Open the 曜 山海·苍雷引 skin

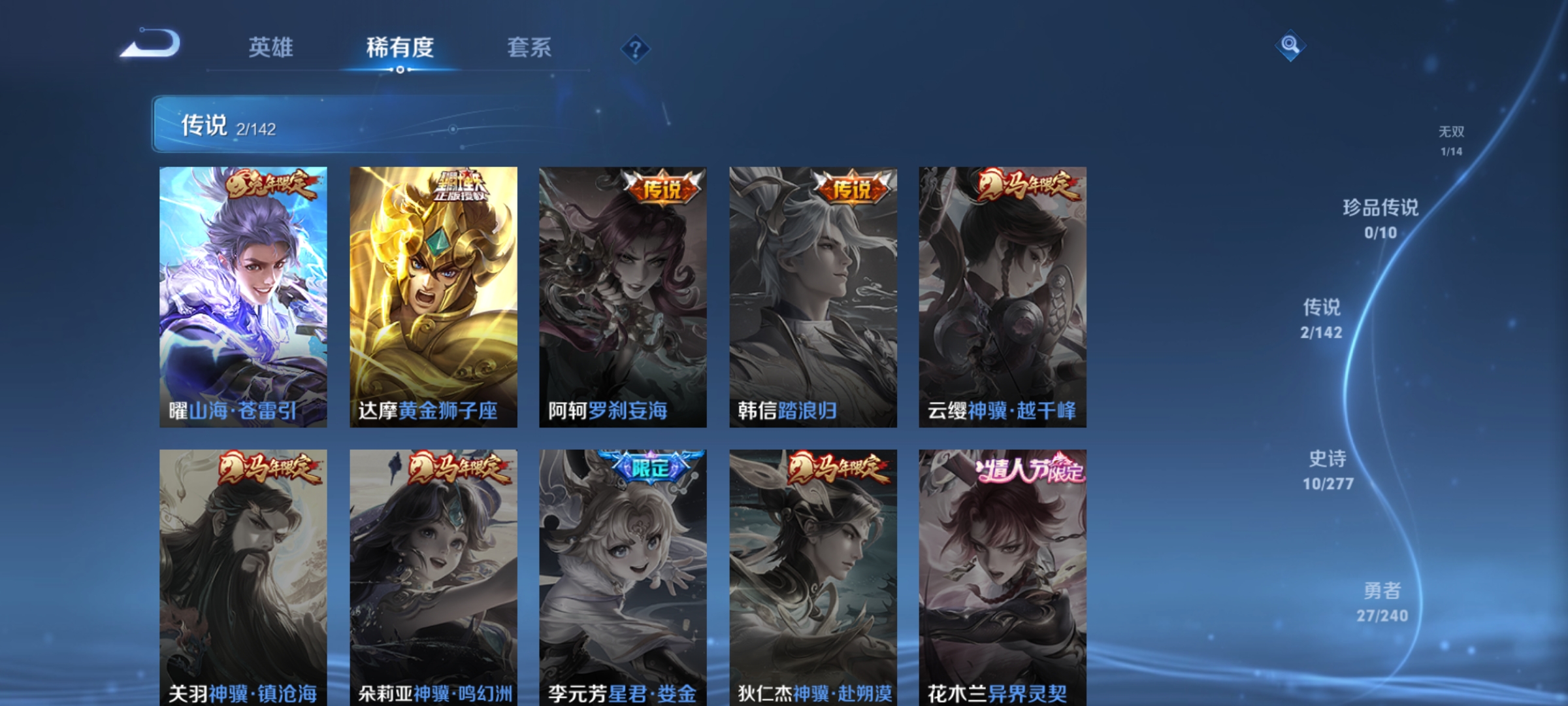(241, 294)
